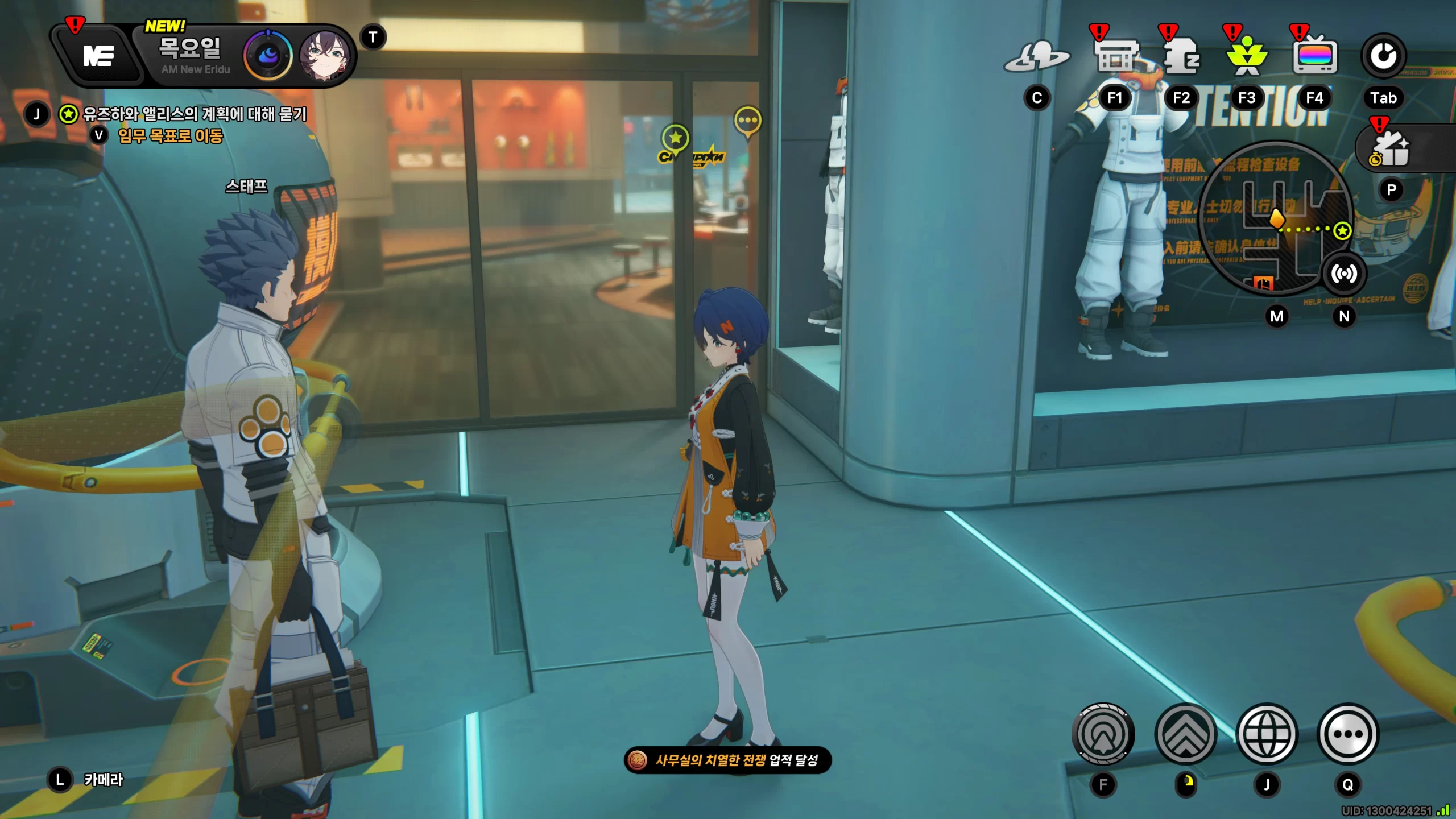Select the character portrait avatar
The height and width of the screenshot is (819, 1456).
(x=324, y=56)
